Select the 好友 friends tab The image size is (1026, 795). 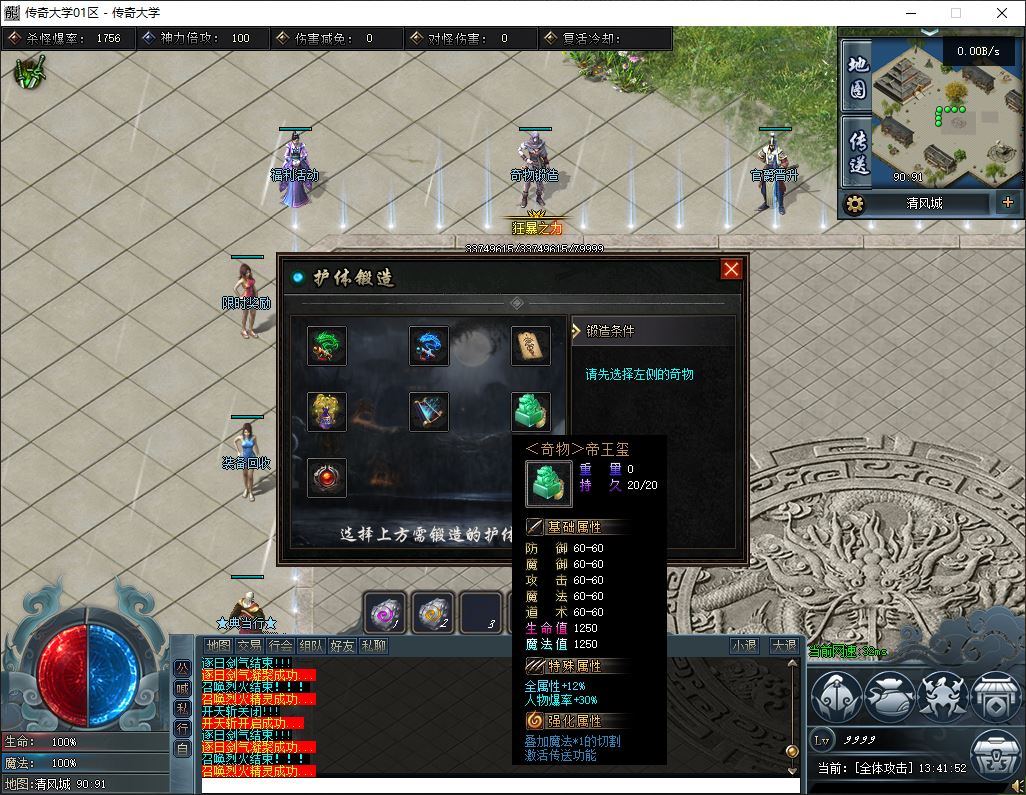coord(343,646)
